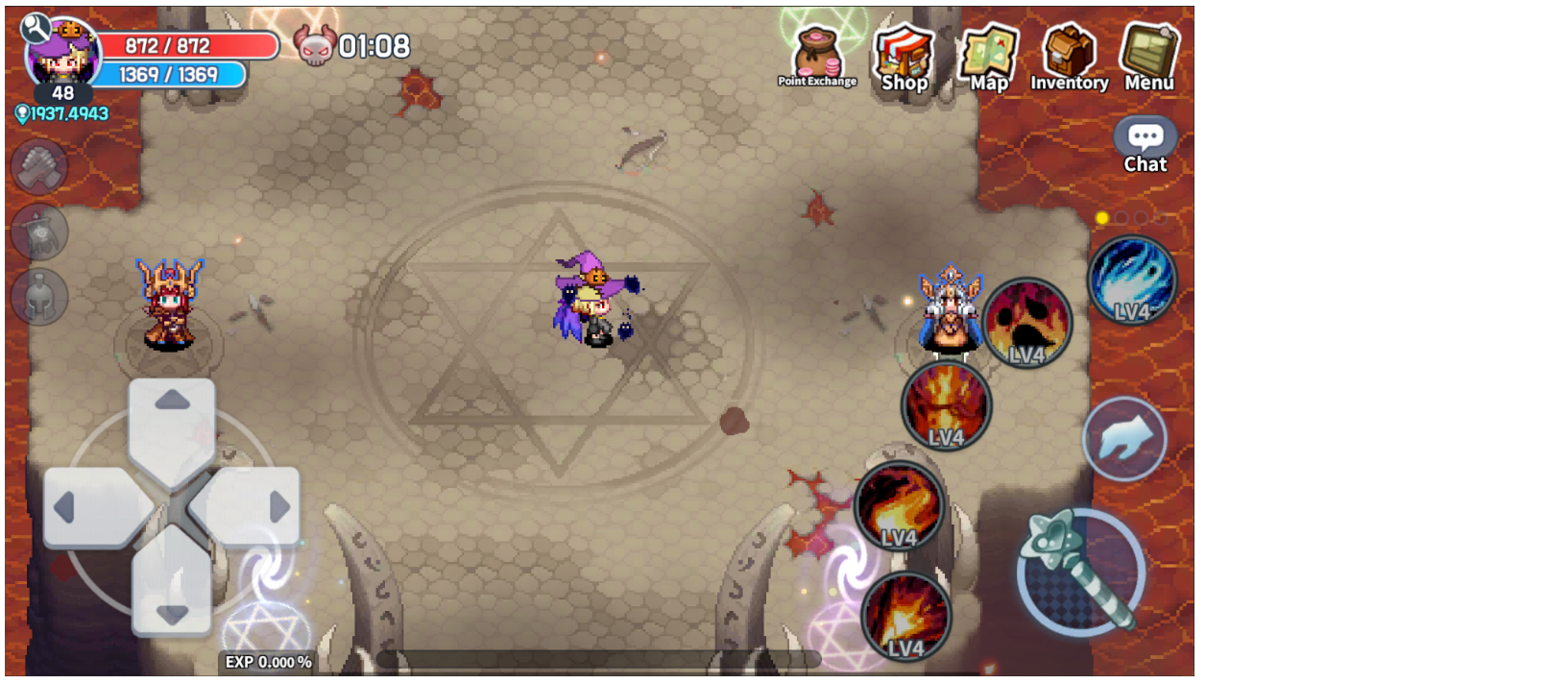Viewport: 1568px width, 684px height.
Task: Open the Inventory backpack
Action: pos(1069,58)
